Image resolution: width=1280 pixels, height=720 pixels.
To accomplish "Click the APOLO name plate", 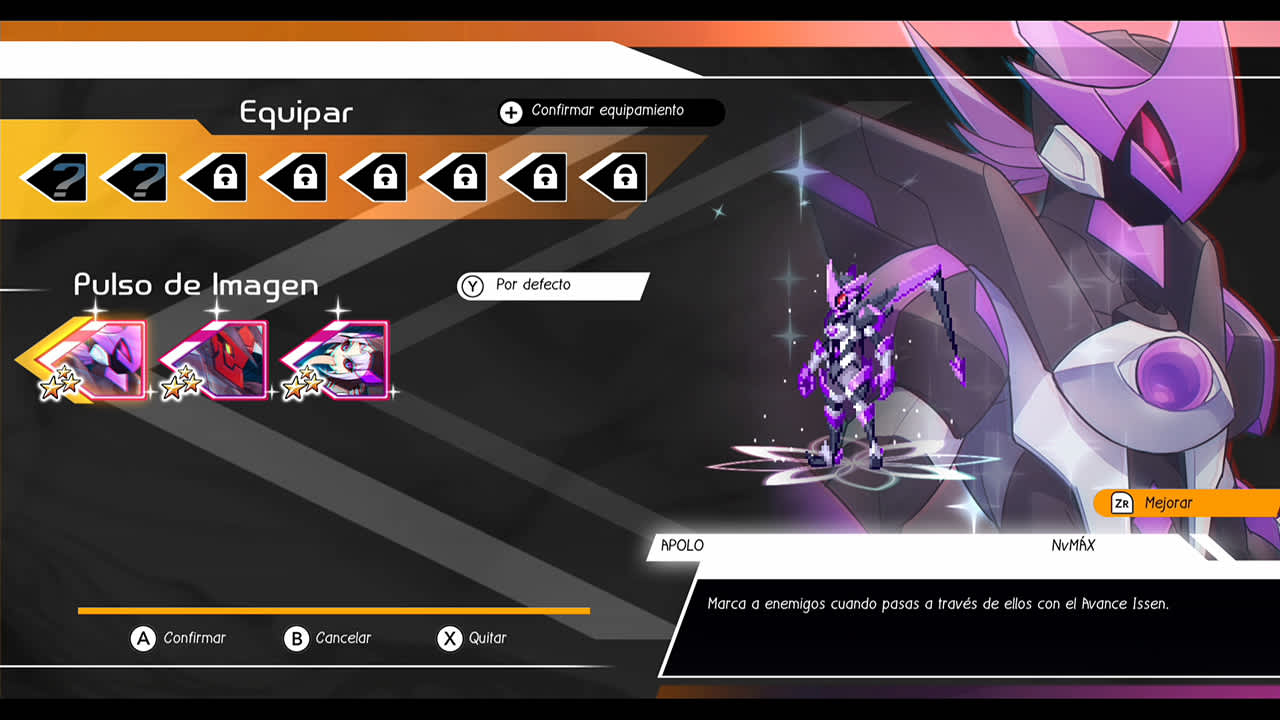I will coord(682,546).
